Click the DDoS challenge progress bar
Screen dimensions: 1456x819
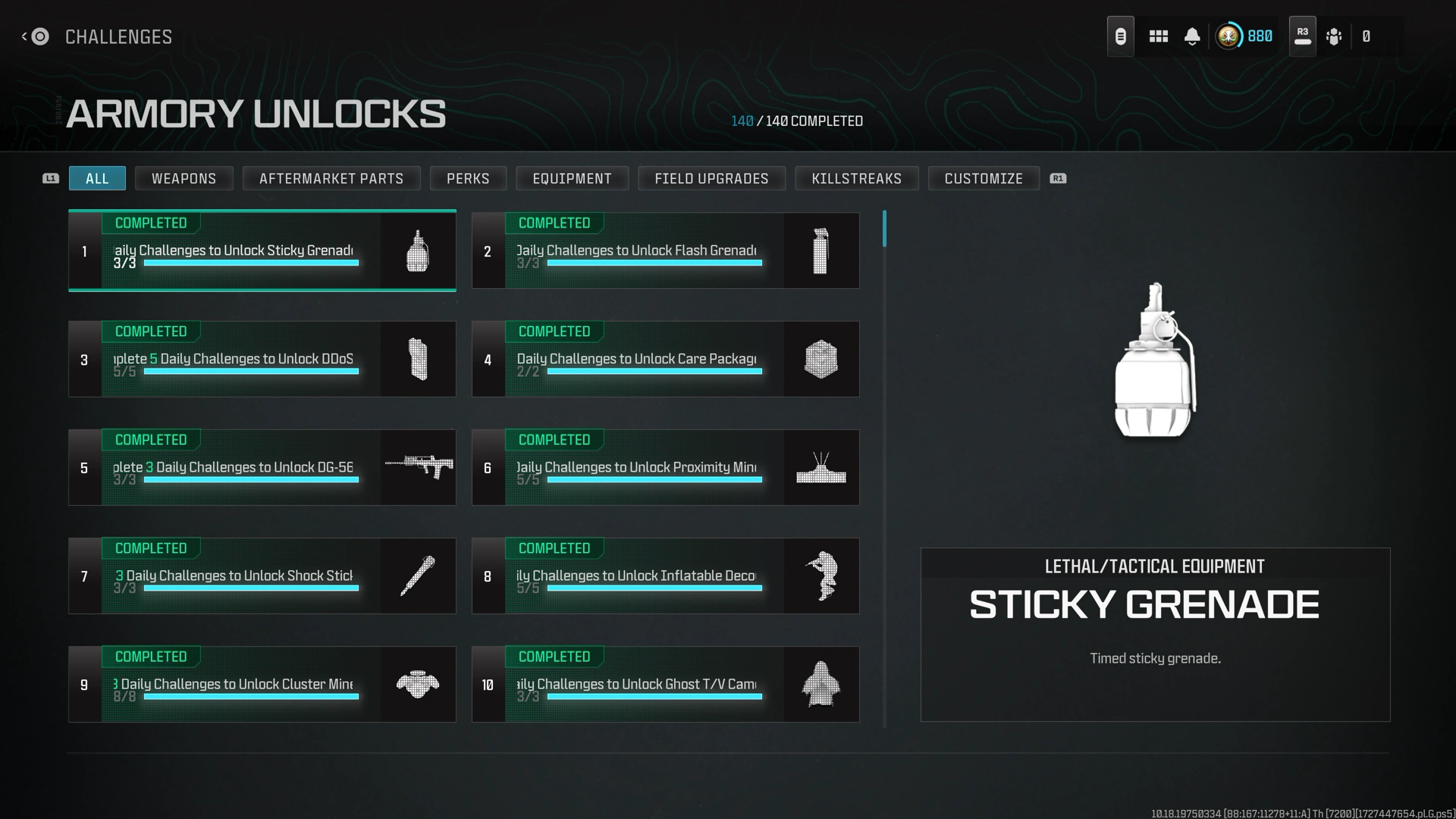[250, 371]
